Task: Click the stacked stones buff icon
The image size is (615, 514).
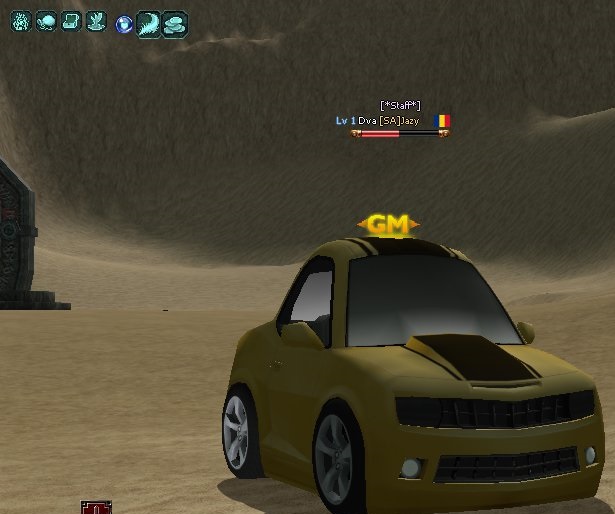Action: coord(174,23)
